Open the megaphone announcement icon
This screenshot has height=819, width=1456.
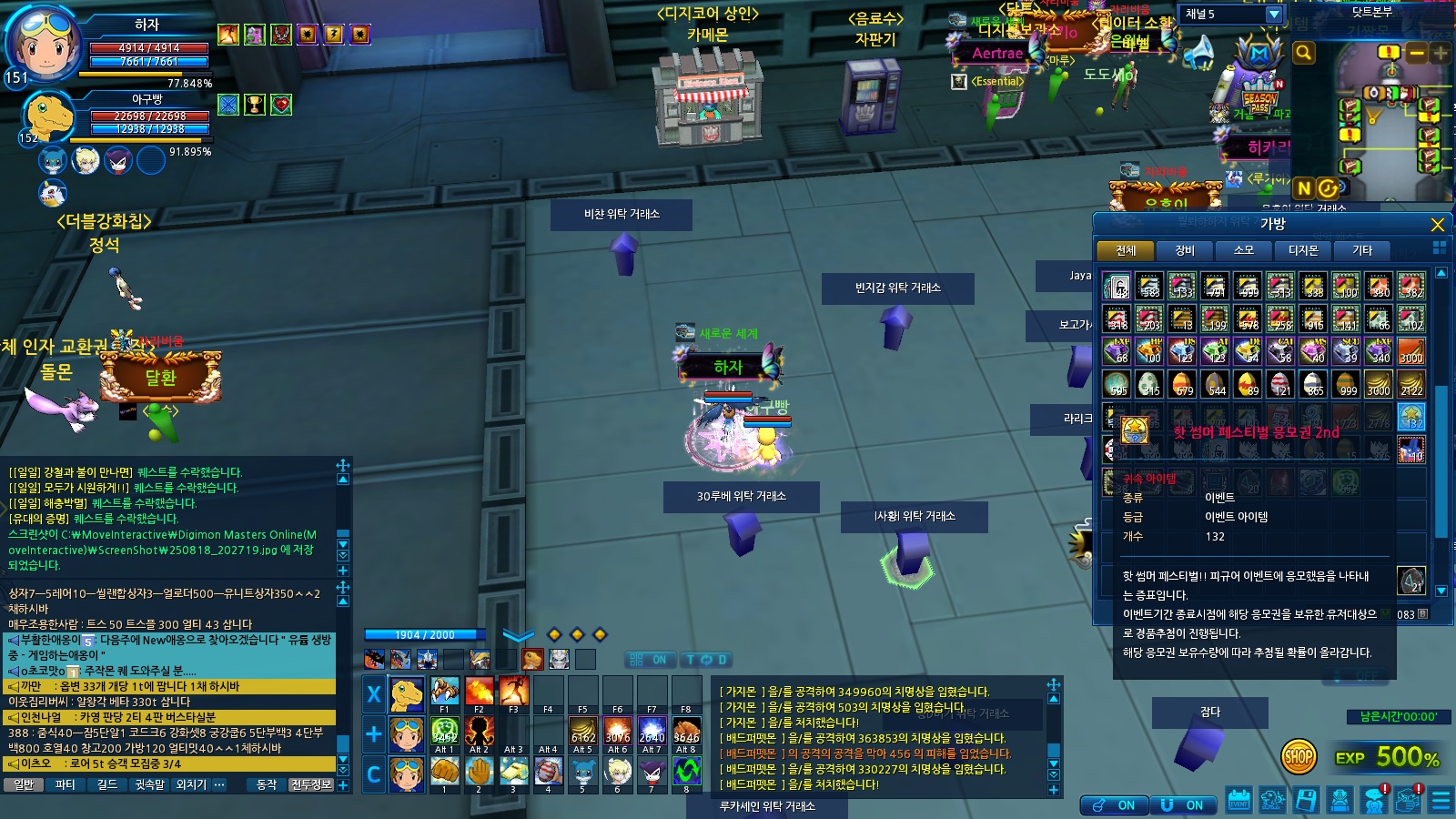pyautogui.click(x=1200, y=53)
